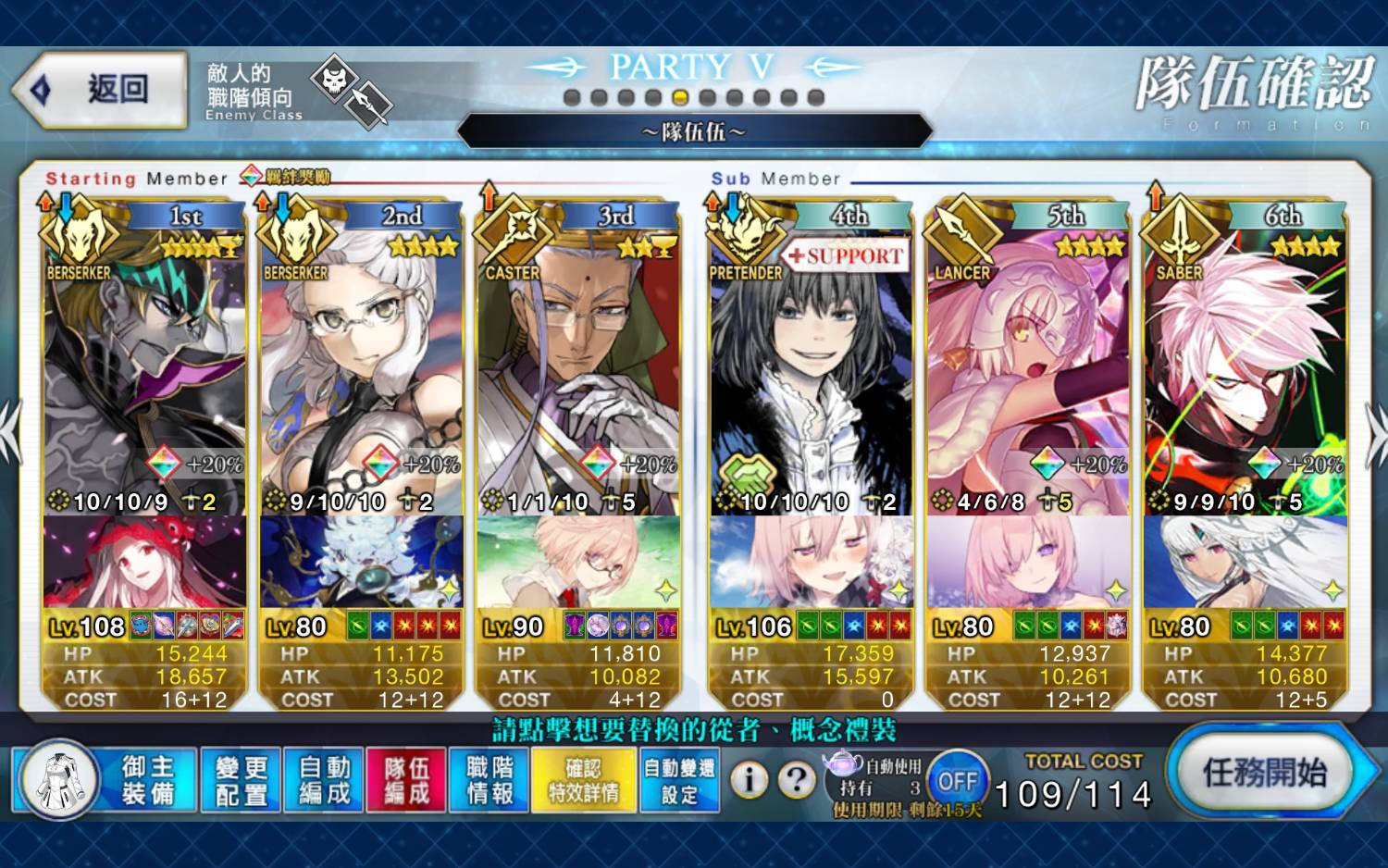Open 自動變還設定 settings
The height and width of the screenshot is (868, 1388).
679,780
